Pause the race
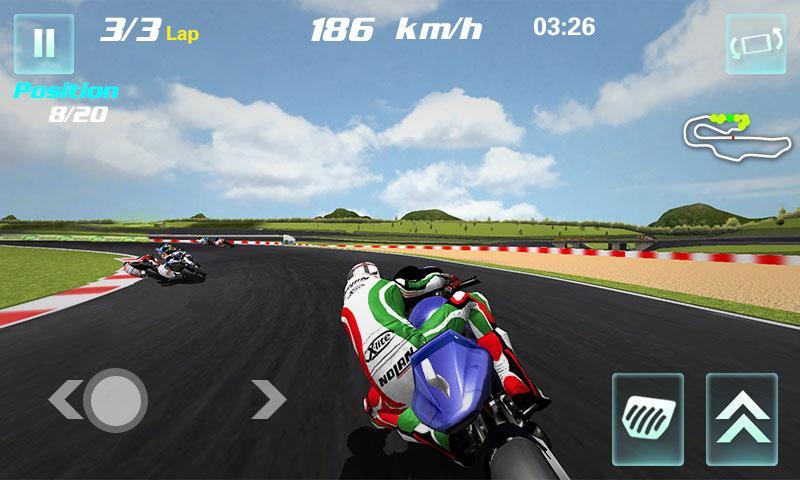Viewport: 800px width, 480px height. coord(43,44)
